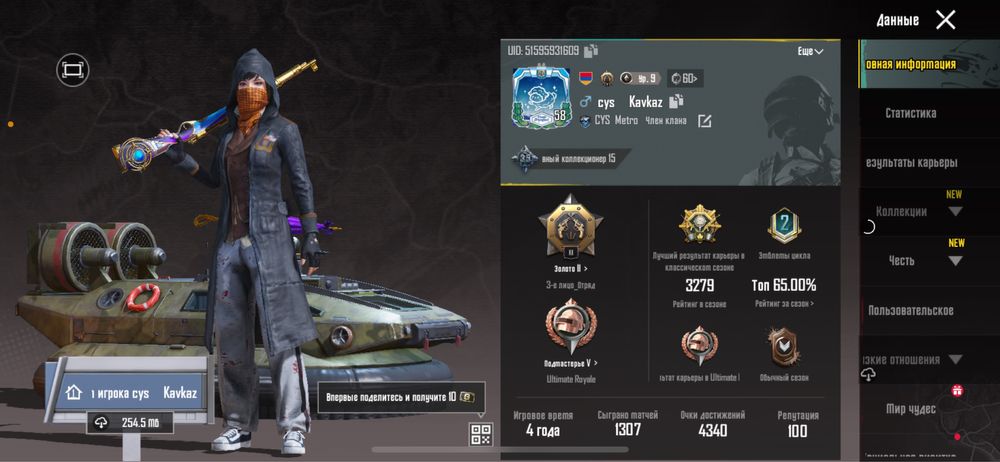The image size is (1000, 462).
Task: Toggle the fullscreen character view icon
Action: tap(72, 69)
